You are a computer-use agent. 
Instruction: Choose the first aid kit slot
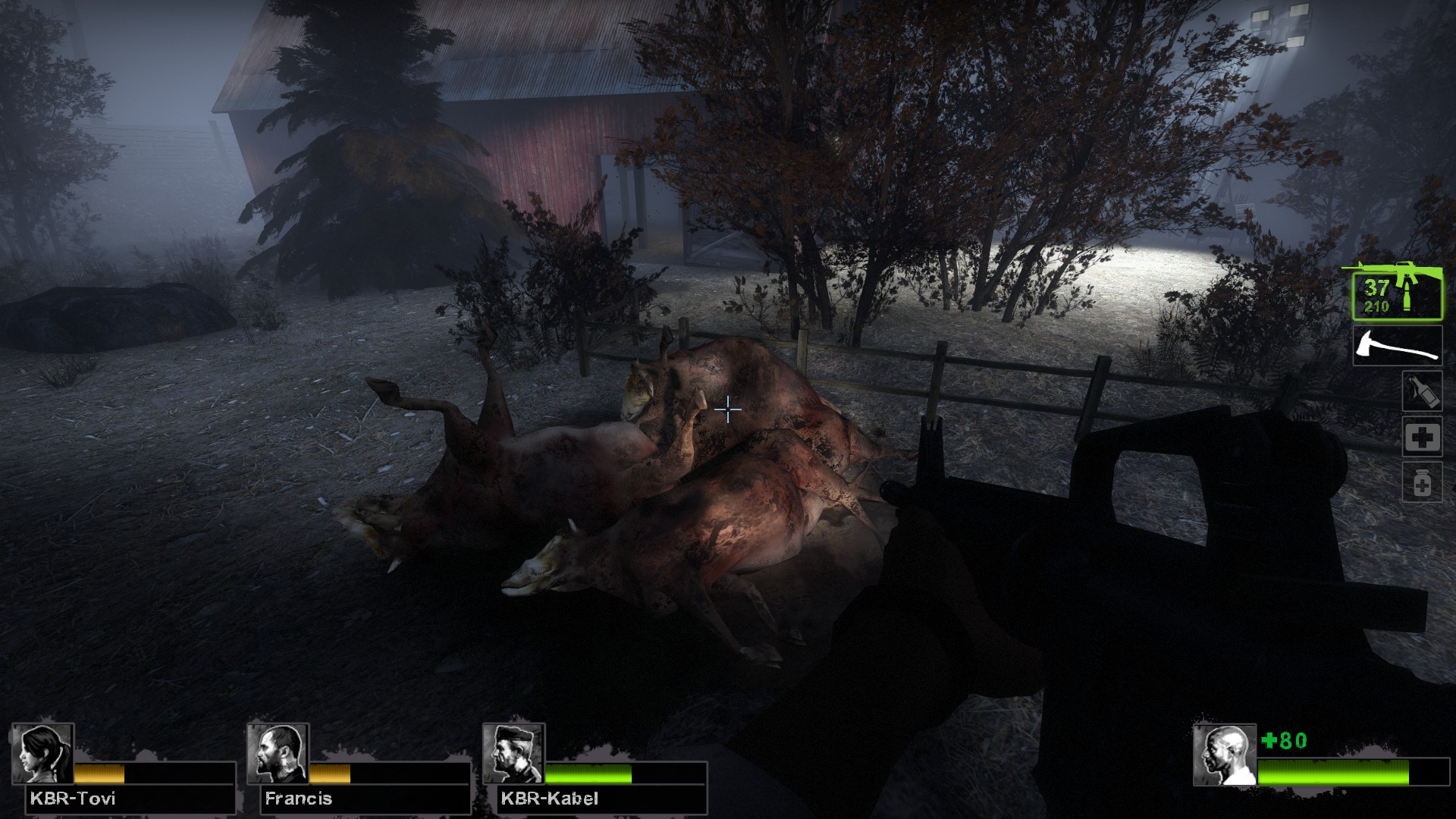(x=1421, y=438)
